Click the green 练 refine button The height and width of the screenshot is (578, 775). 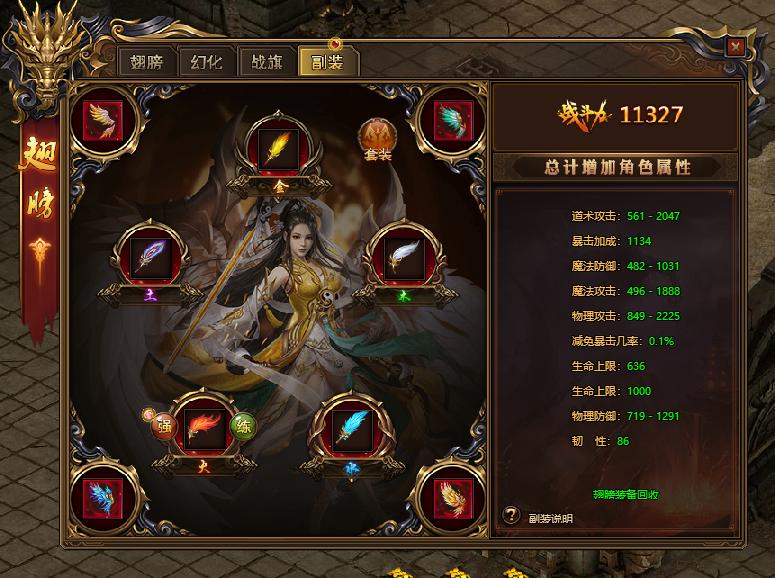pos(241,426)
